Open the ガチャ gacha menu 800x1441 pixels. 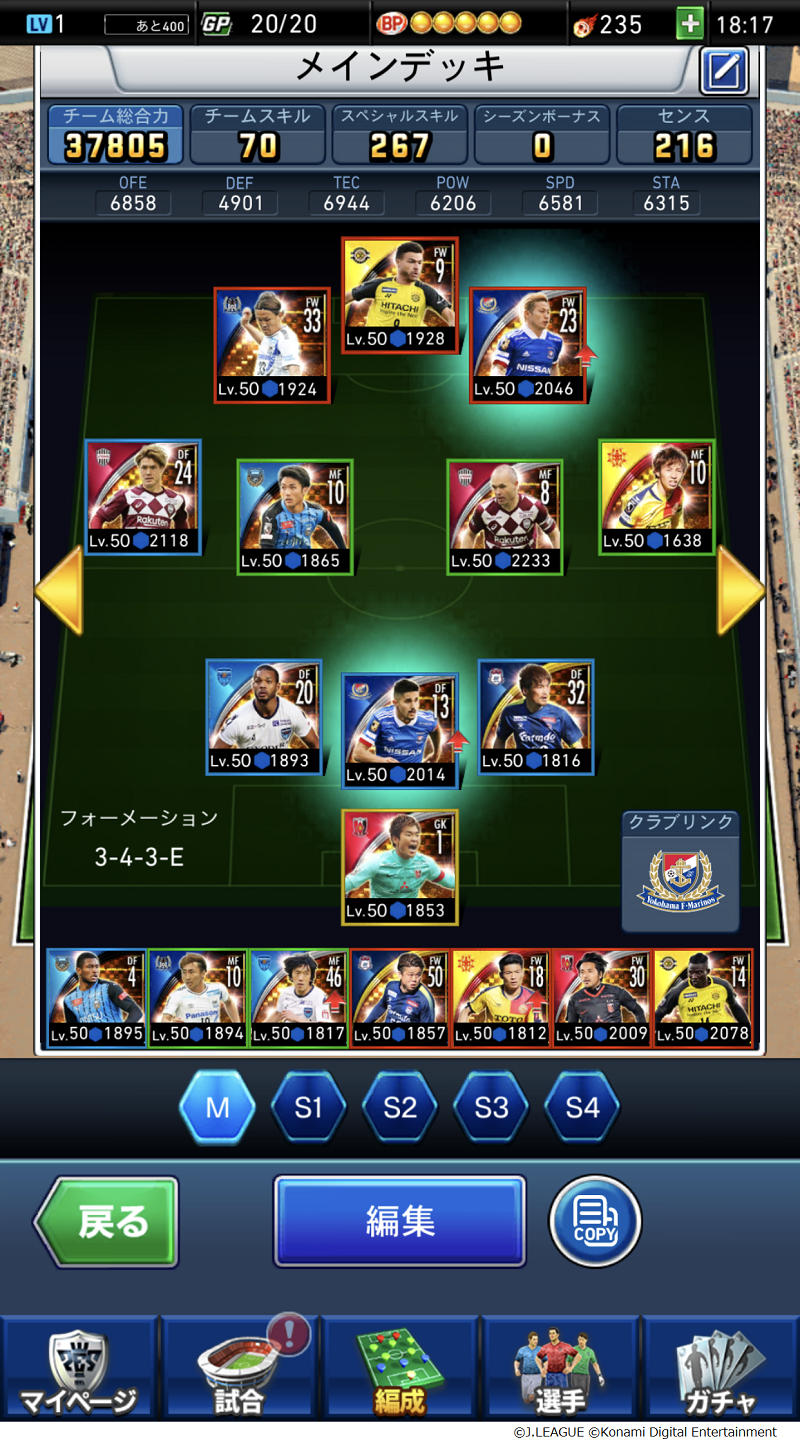720,1370
